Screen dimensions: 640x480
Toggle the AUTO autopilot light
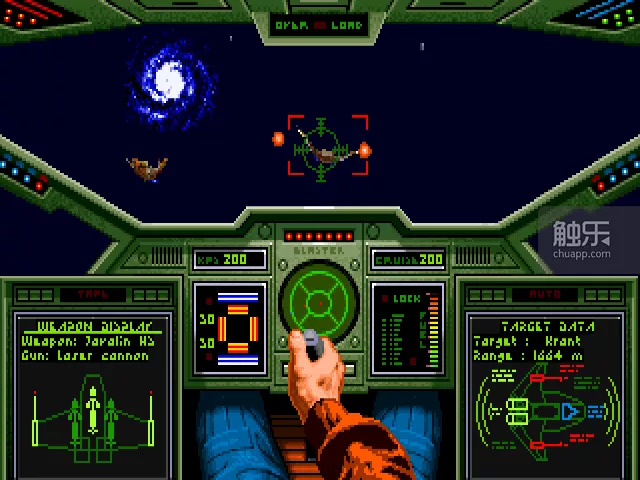tap(546, 295)
